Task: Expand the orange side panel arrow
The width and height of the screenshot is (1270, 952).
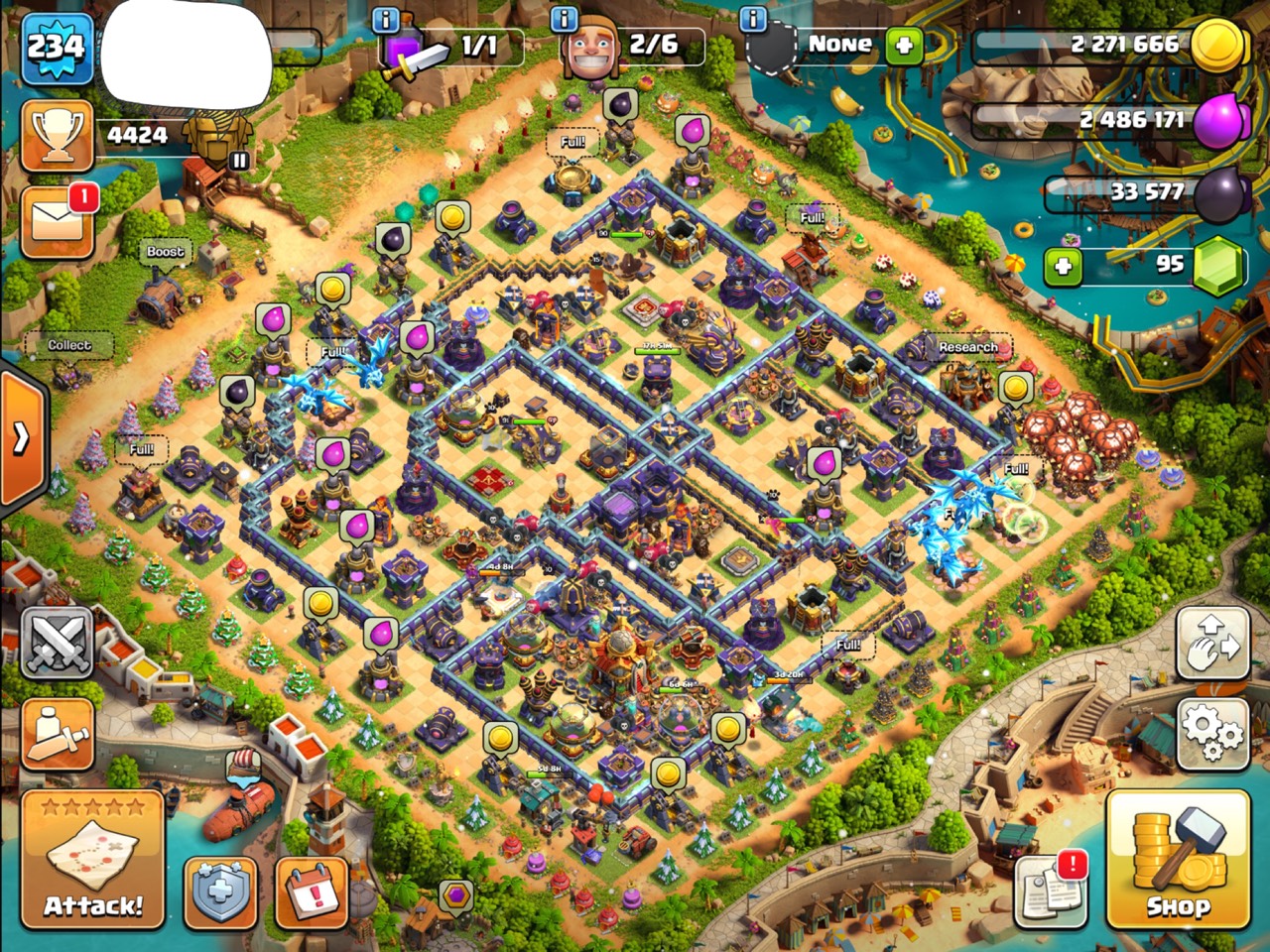Action: (x=22, y=436)
